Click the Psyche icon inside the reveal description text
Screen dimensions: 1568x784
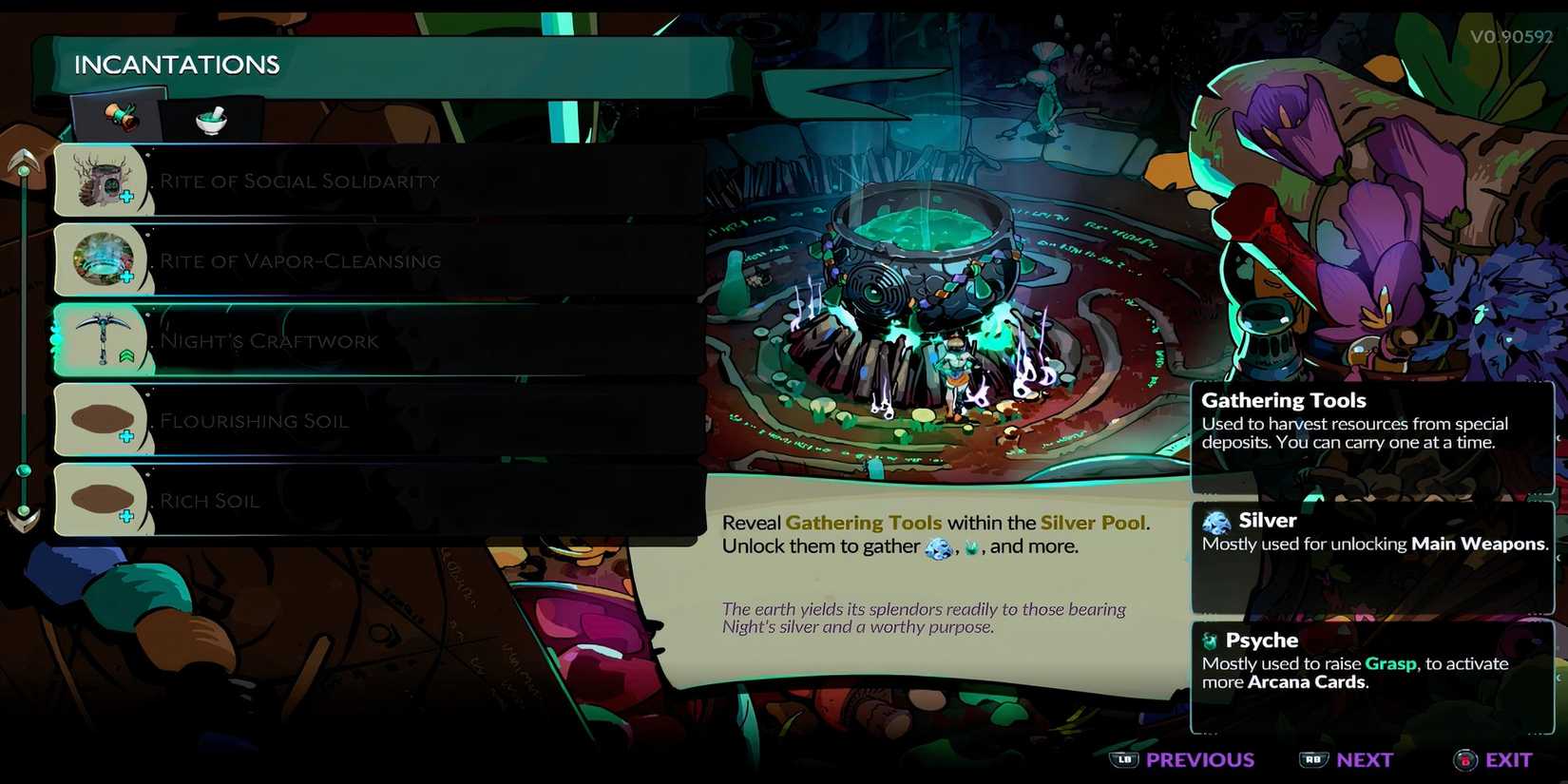[x=970, y=547]
